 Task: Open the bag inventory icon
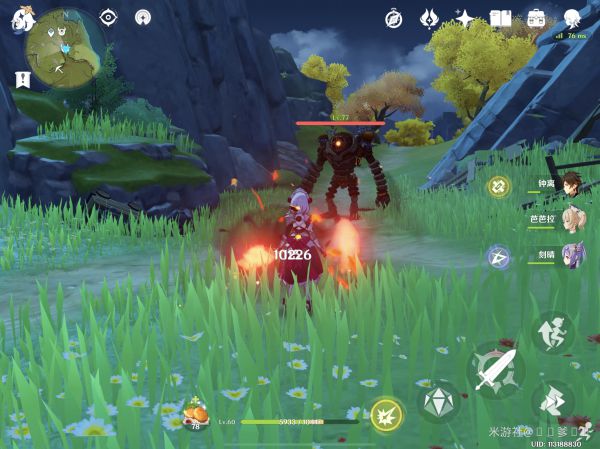(536, 18)
